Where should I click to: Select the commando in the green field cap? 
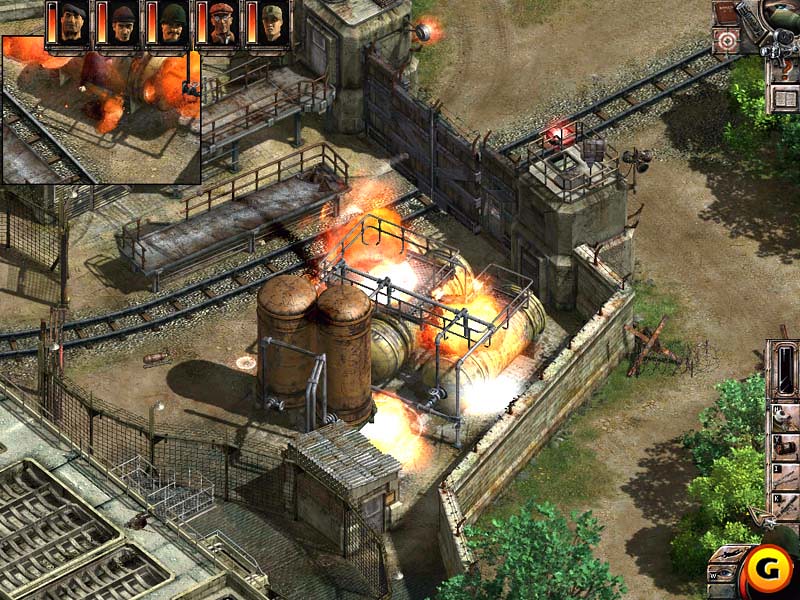coord(271,23)
